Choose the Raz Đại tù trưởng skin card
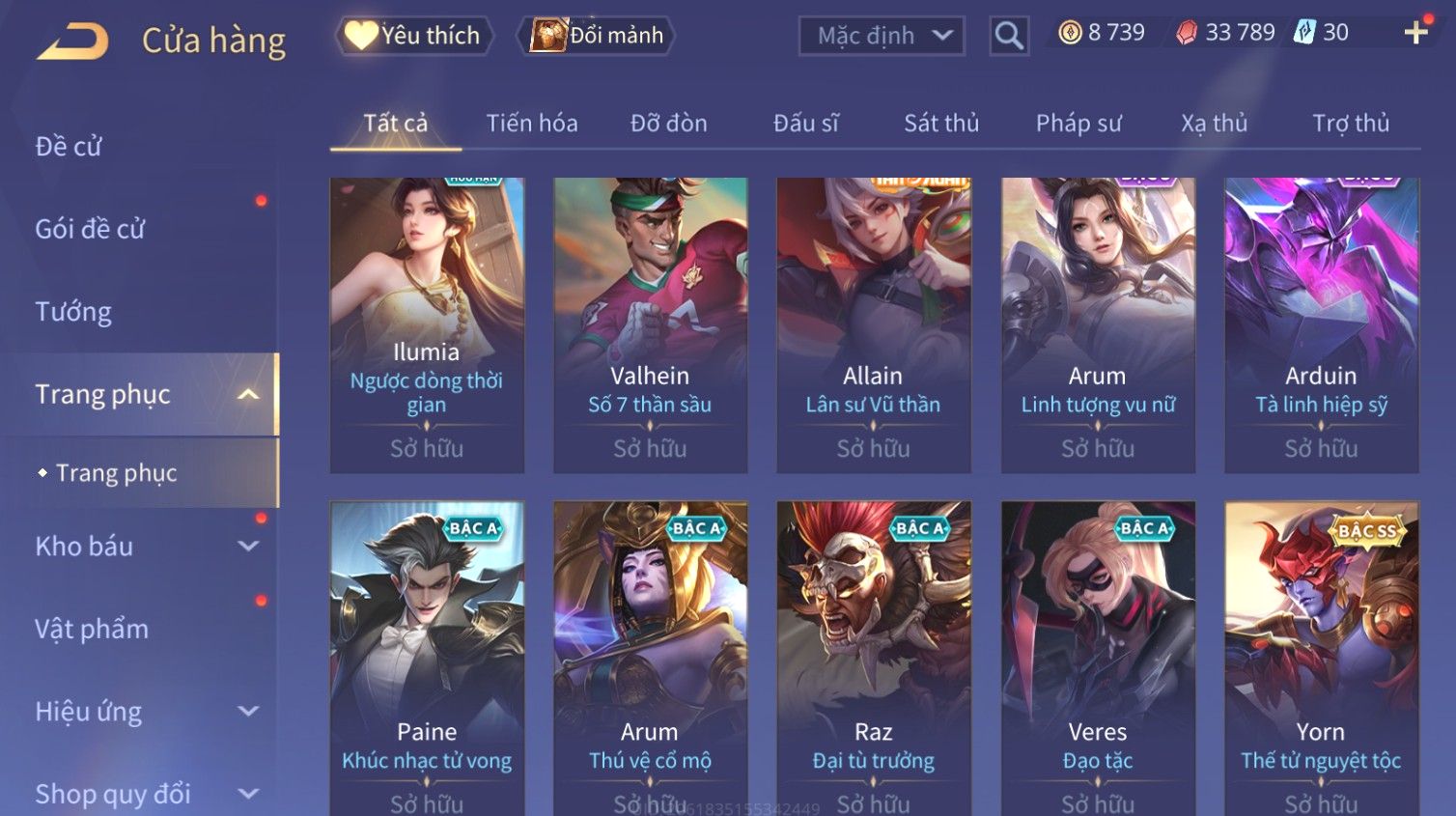 873,657
